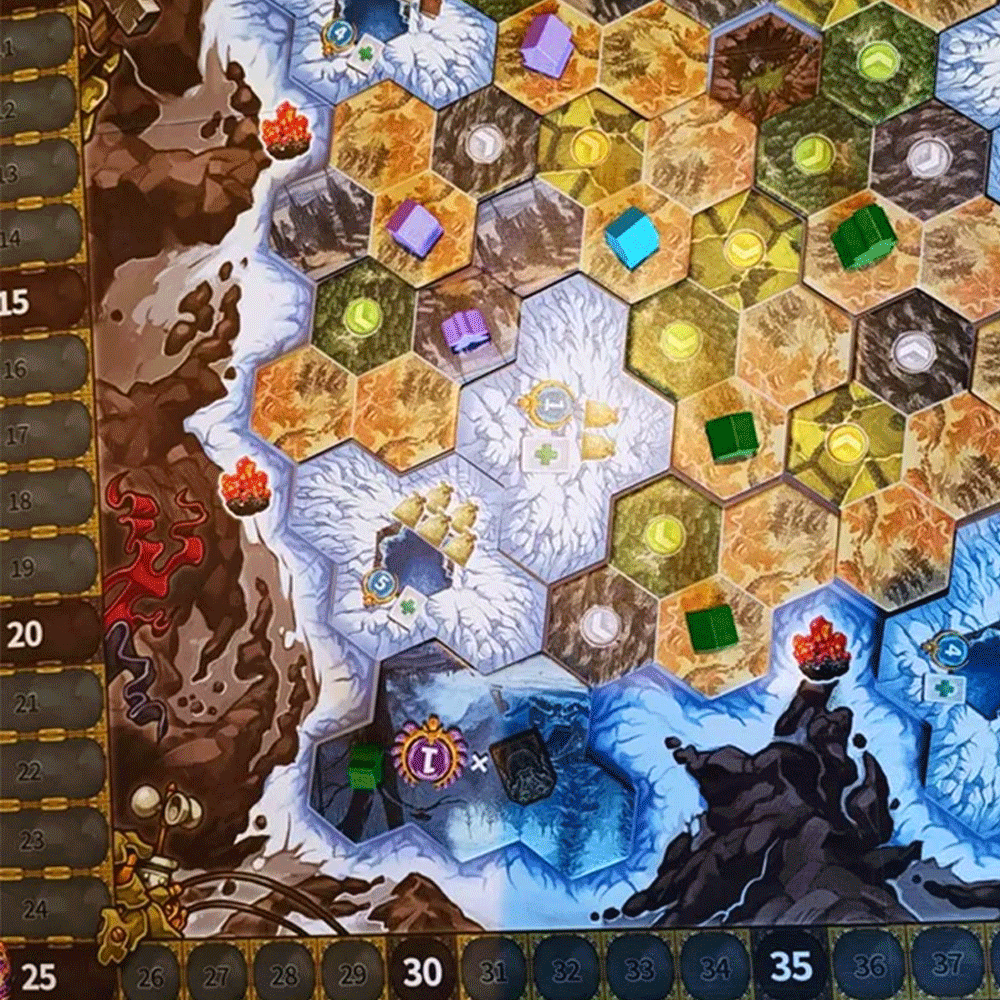Select score track space 30
The image size is (1000, 1000).
pyautogui.click(x=423, y=970)
